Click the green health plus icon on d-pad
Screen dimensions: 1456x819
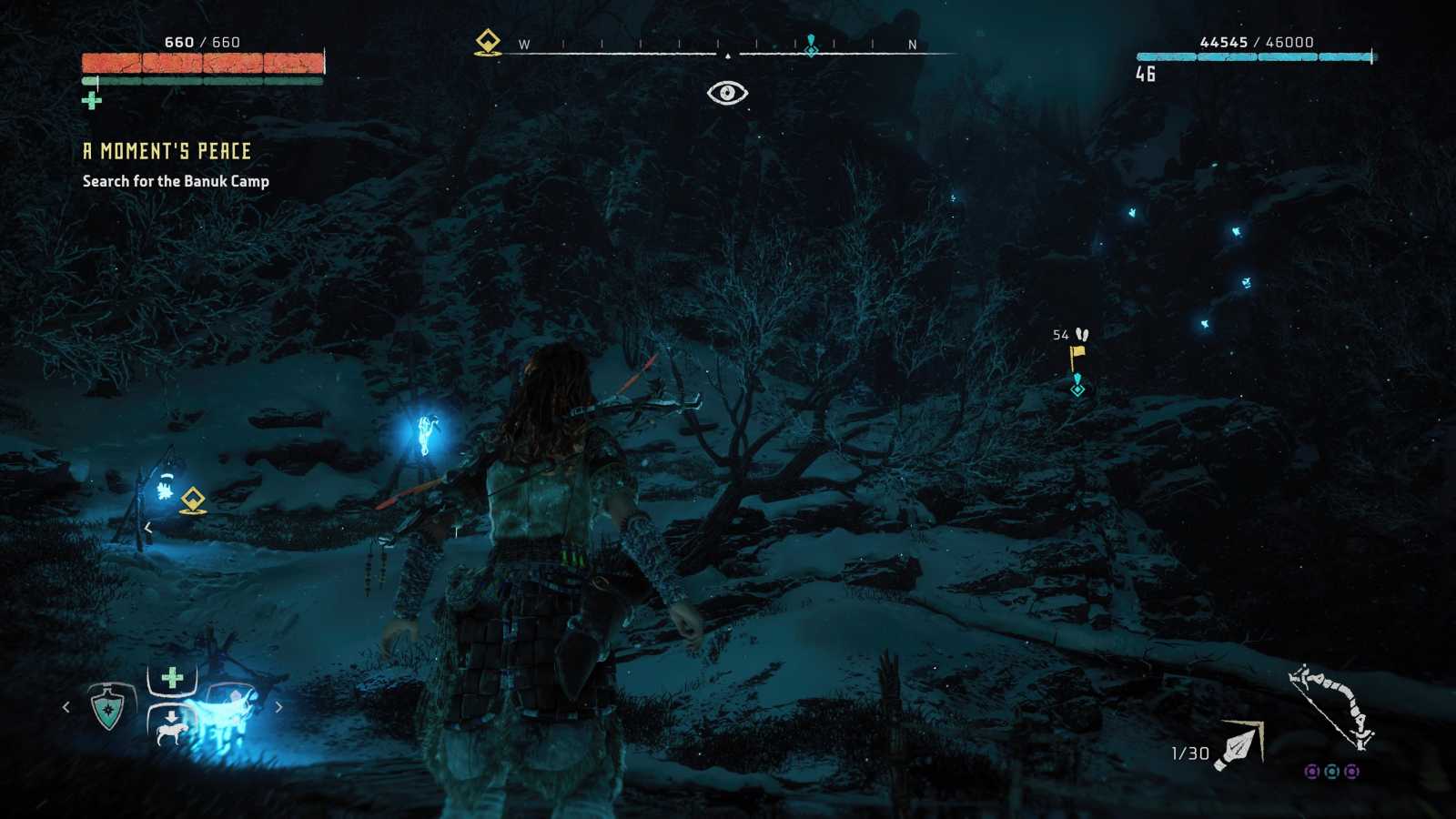pyautogui.click(x=172, y=676)
